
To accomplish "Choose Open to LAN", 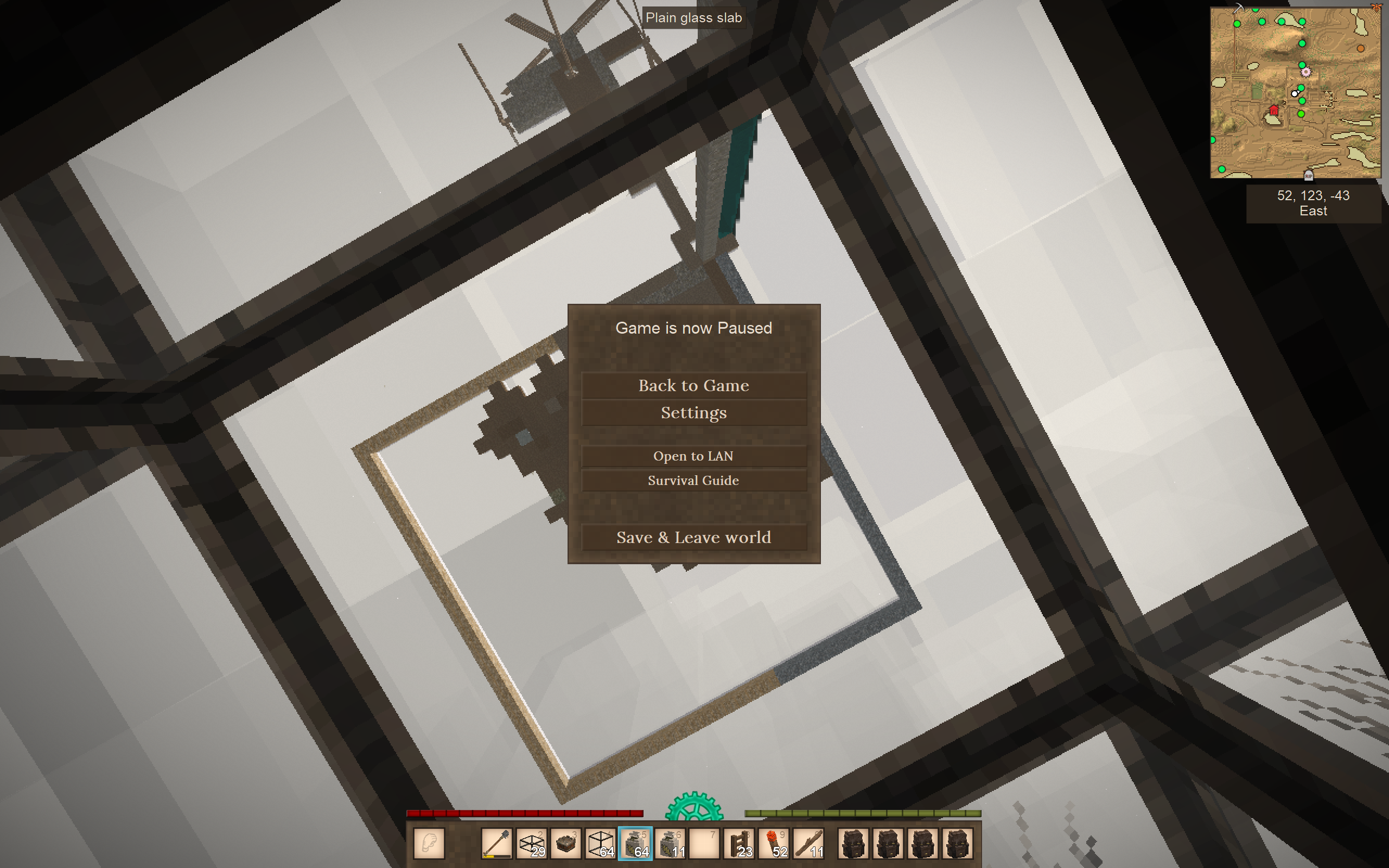I will tap(693, 456).
